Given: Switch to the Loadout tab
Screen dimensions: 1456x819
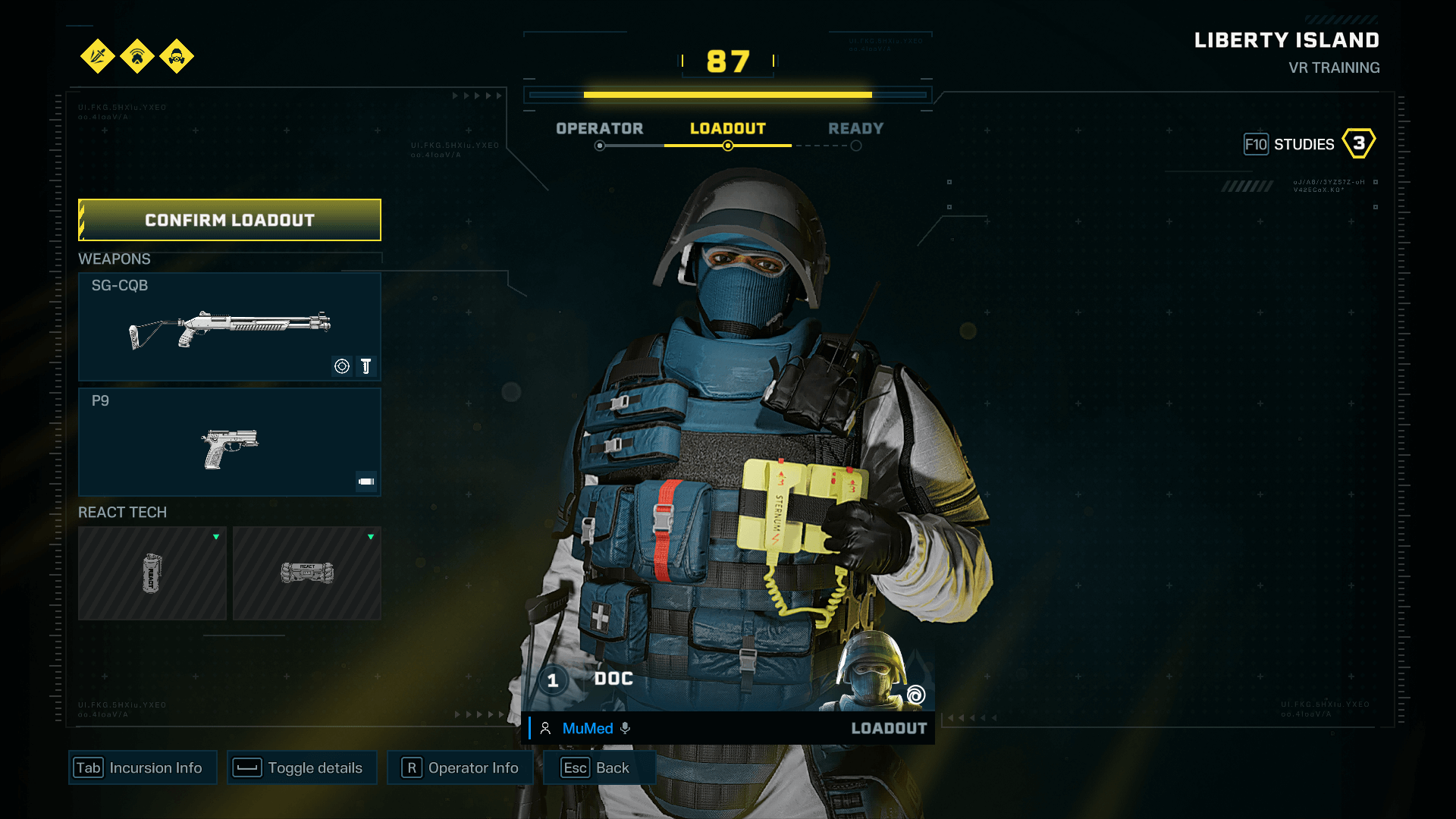Looking at the screenshot, I should coord(728,128).
